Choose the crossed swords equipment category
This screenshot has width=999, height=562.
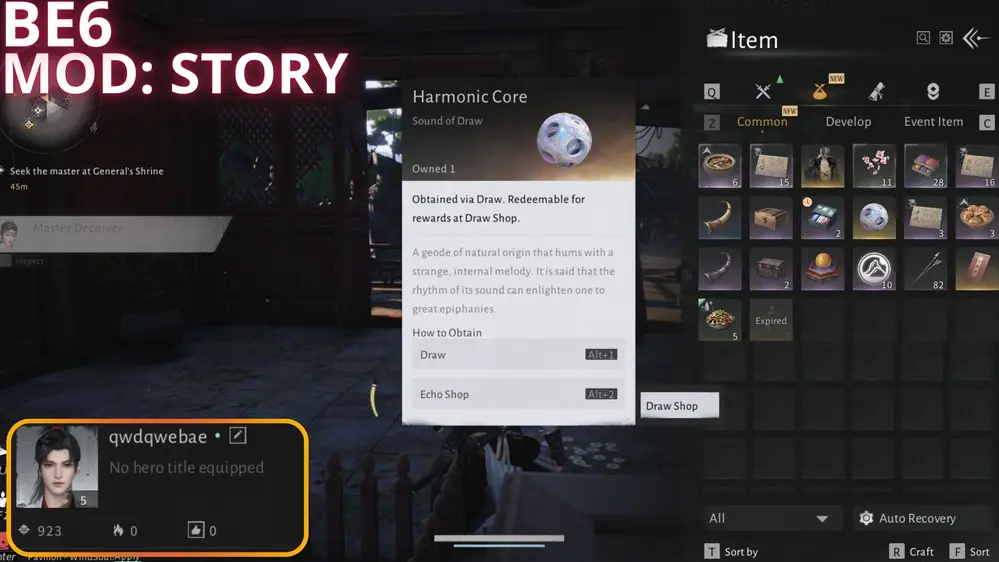coord(764,92)
